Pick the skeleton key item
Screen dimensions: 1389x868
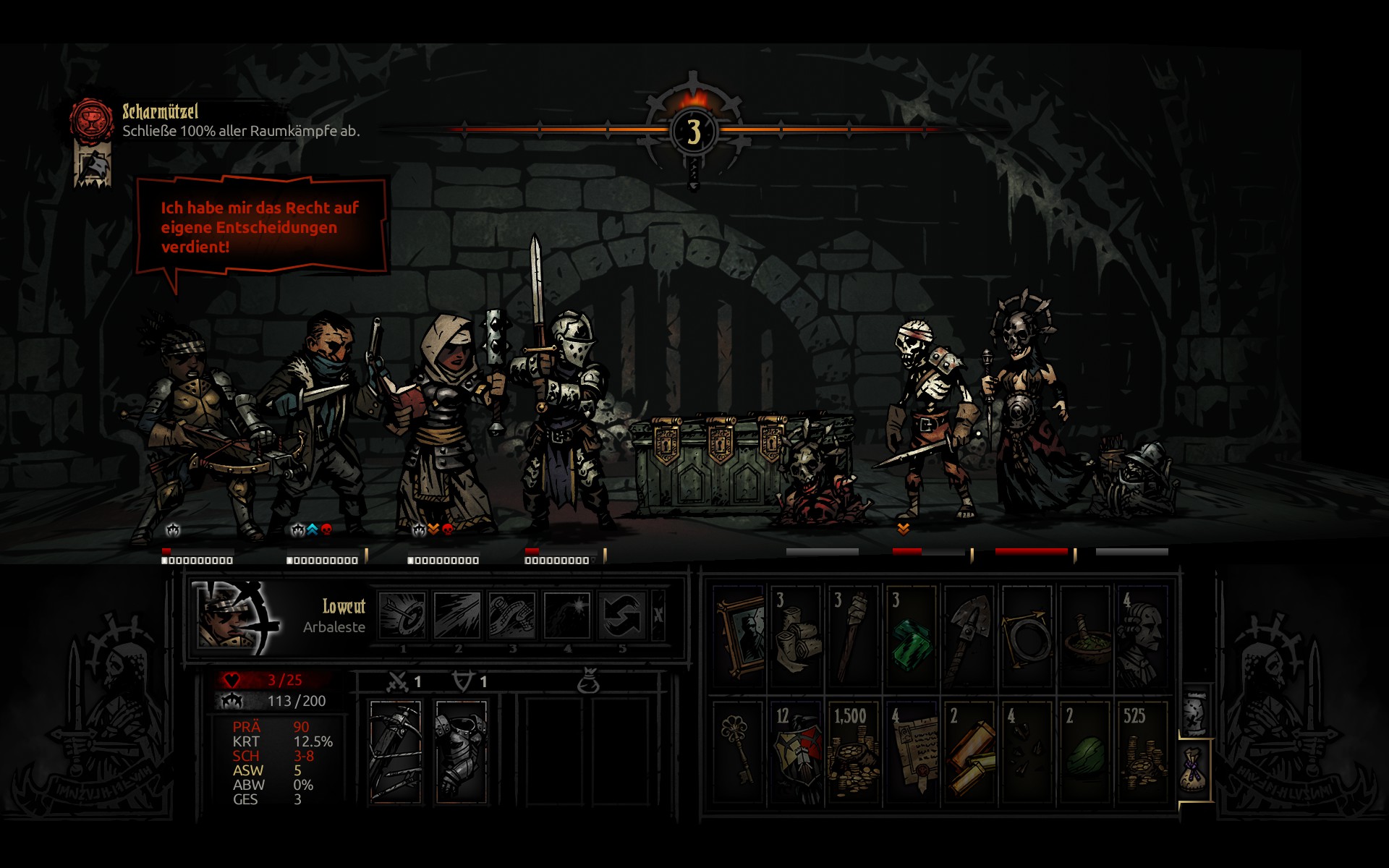coord(739,752)
